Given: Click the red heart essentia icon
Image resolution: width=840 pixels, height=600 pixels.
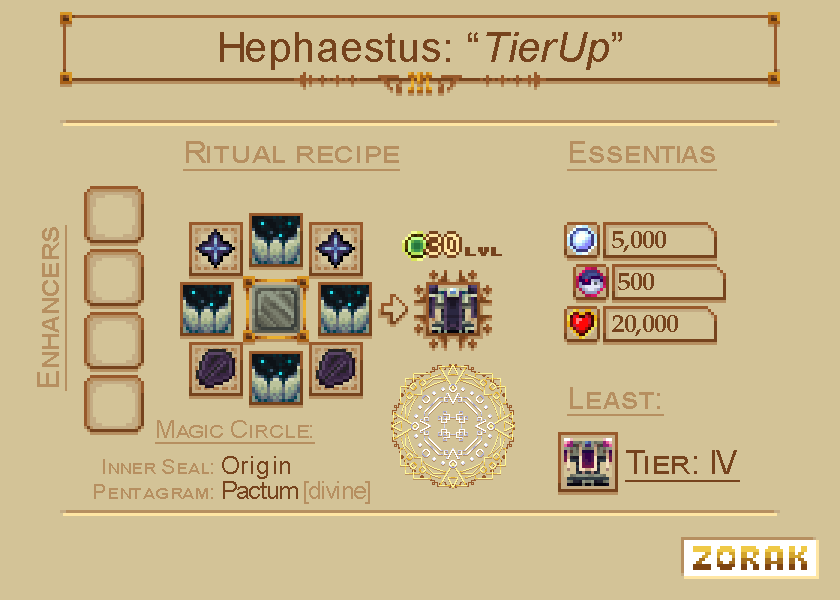Looking at the screenshot, I should click(x=582, y=325).
